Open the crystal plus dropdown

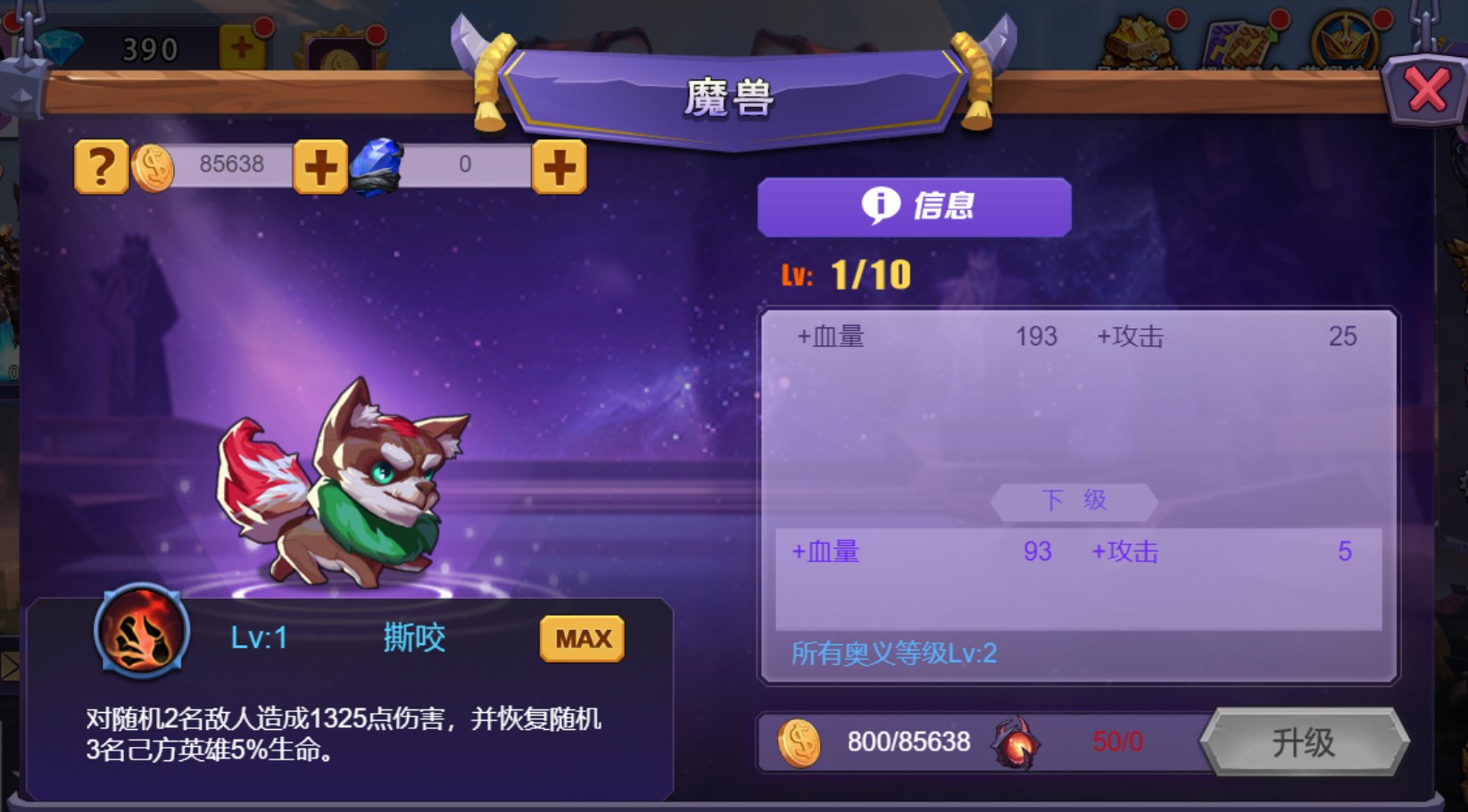(559, 166)
